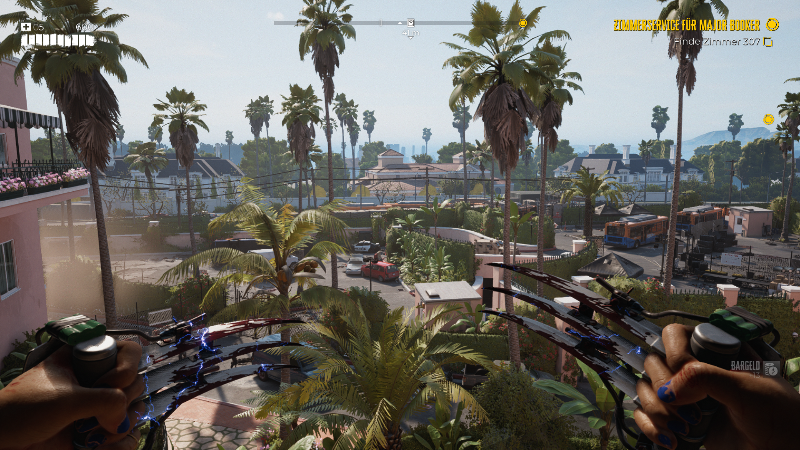Click the Bargeld cash pickup icon

(x=771, y=368)
